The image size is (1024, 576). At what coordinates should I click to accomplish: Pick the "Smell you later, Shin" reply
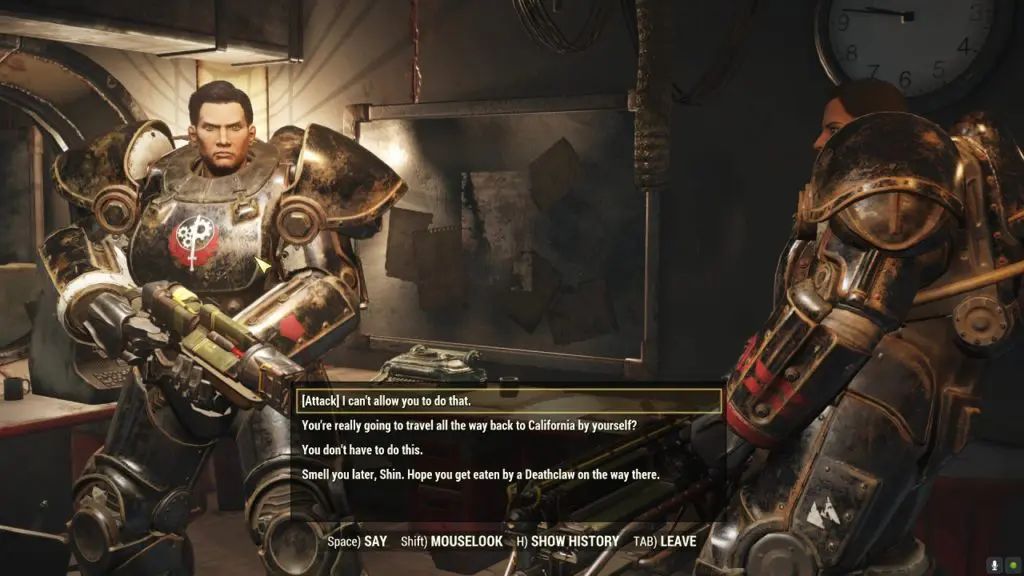click(480, 475)
